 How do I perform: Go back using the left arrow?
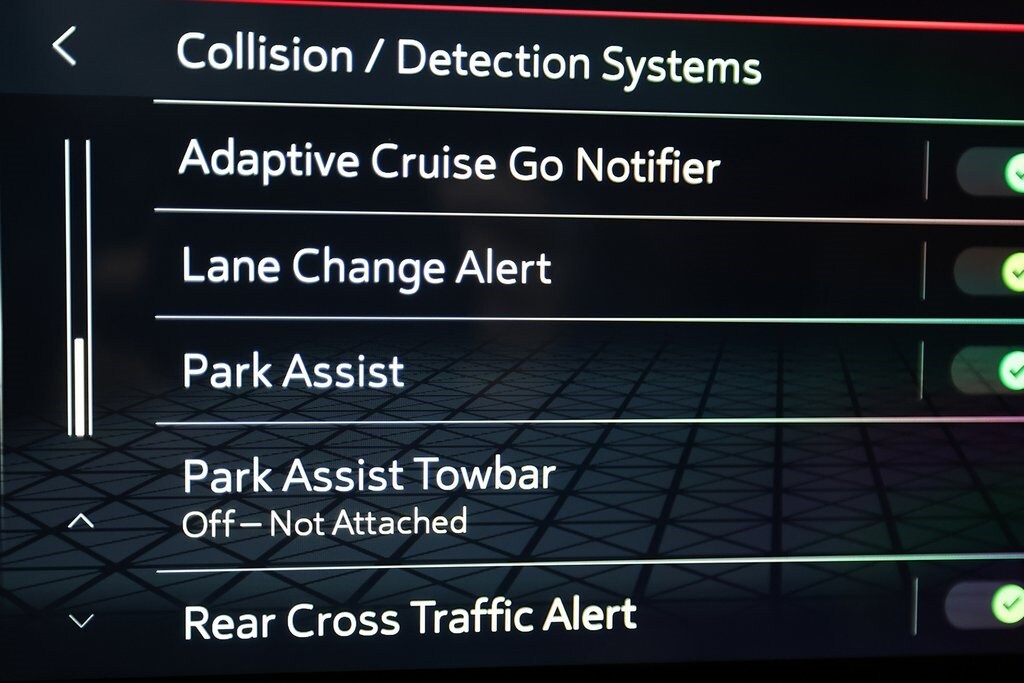point(64,46)
